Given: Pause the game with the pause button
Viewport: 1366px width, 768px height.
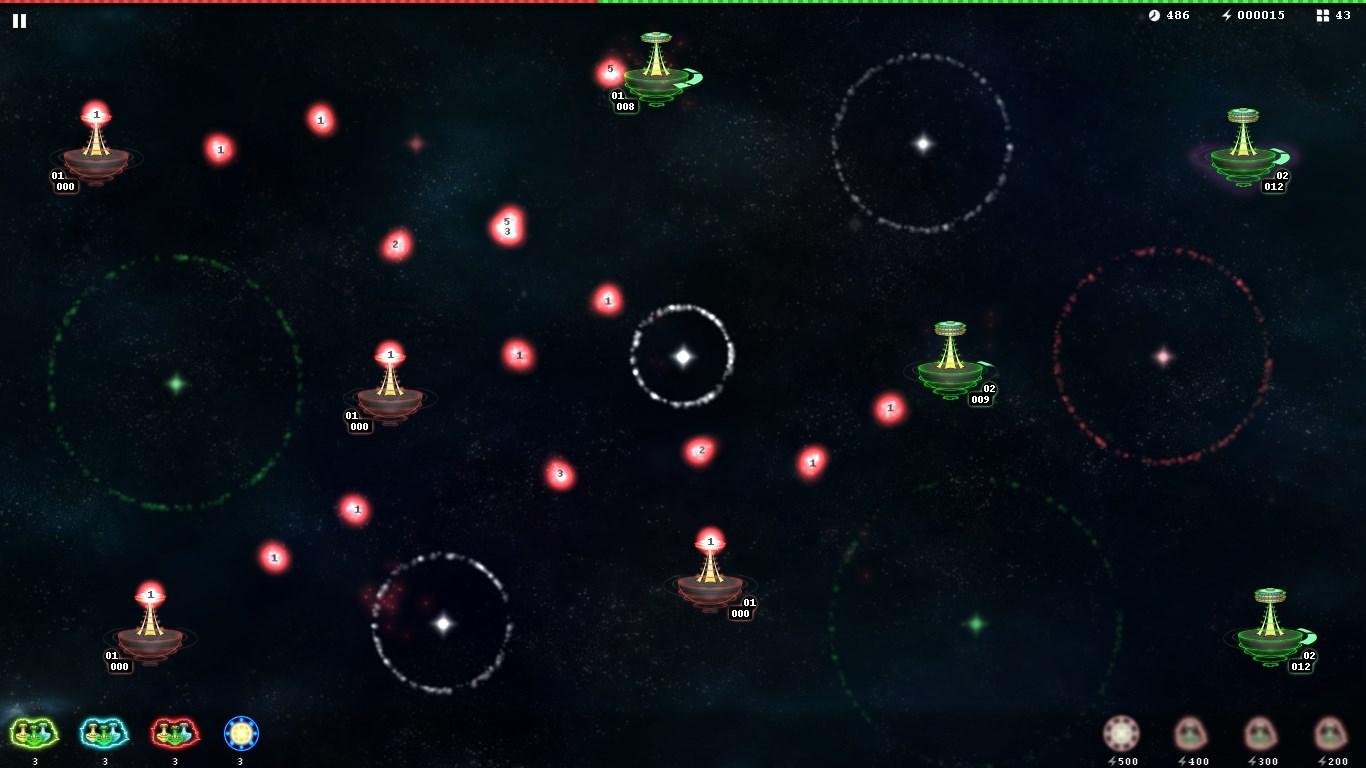Looking at the screenshot, I should (x=19, y=20).
